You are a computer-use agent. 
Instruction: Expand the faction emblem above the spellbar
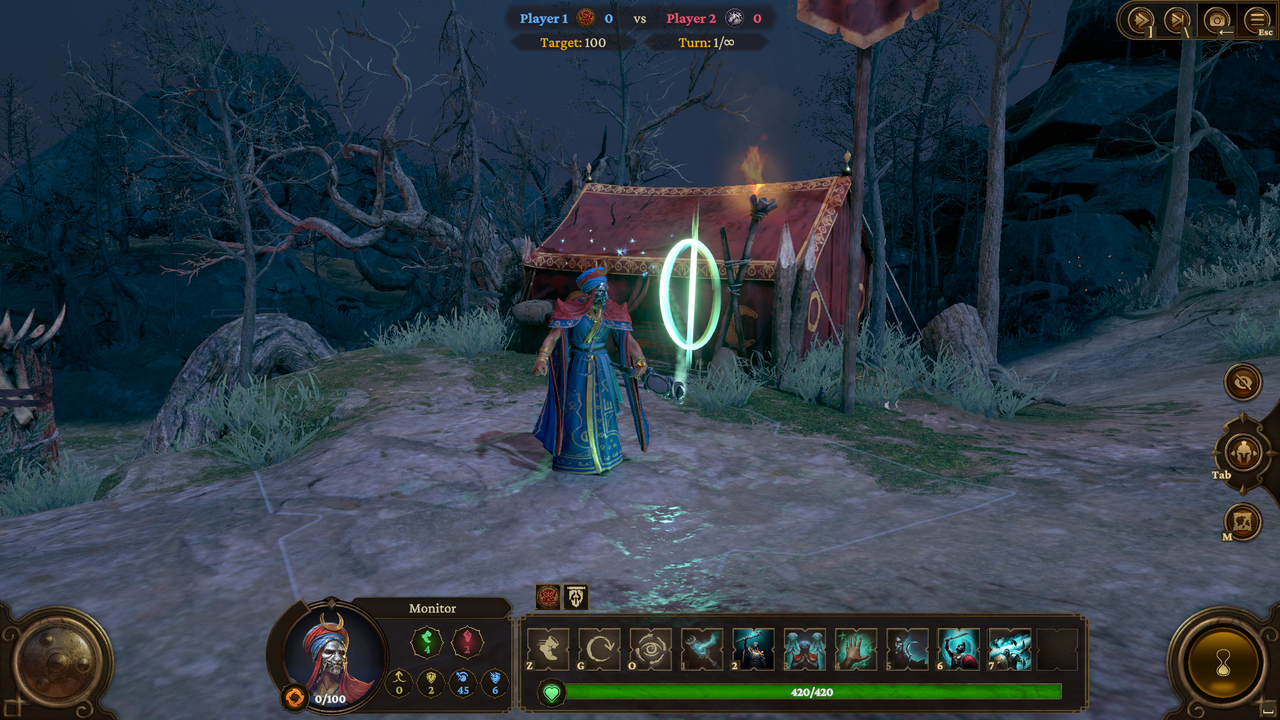pyautogui.click(x=548, y=597)
